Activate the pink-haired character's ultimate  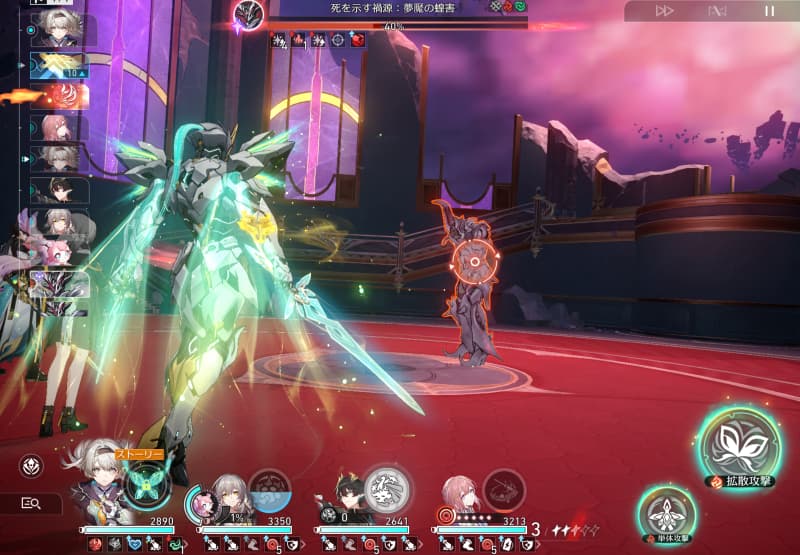tap(504, 489)
